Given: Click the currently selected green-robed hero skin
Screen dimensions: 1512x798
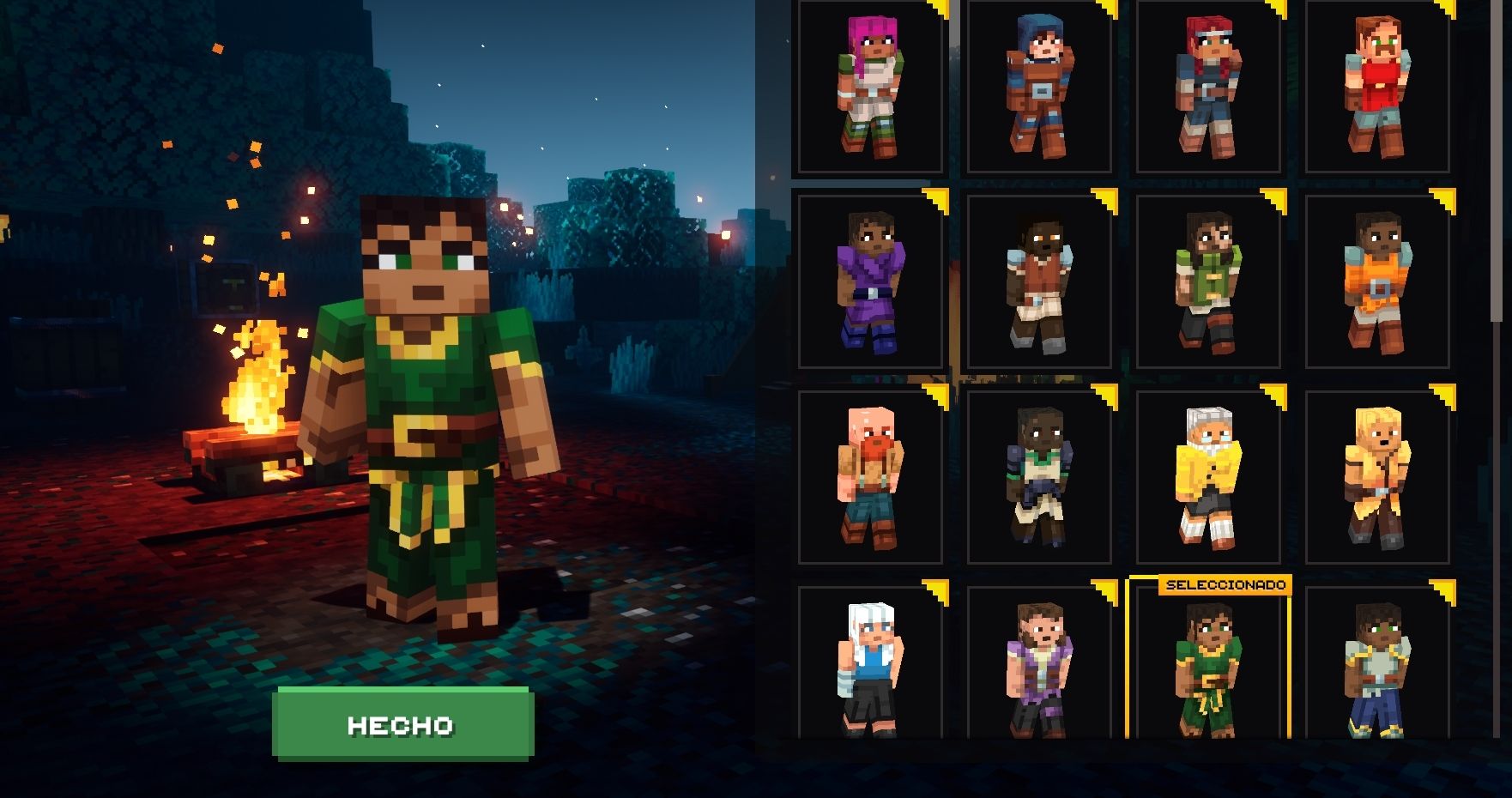Looking at the screenshot, I should (x=1207, y=678).
